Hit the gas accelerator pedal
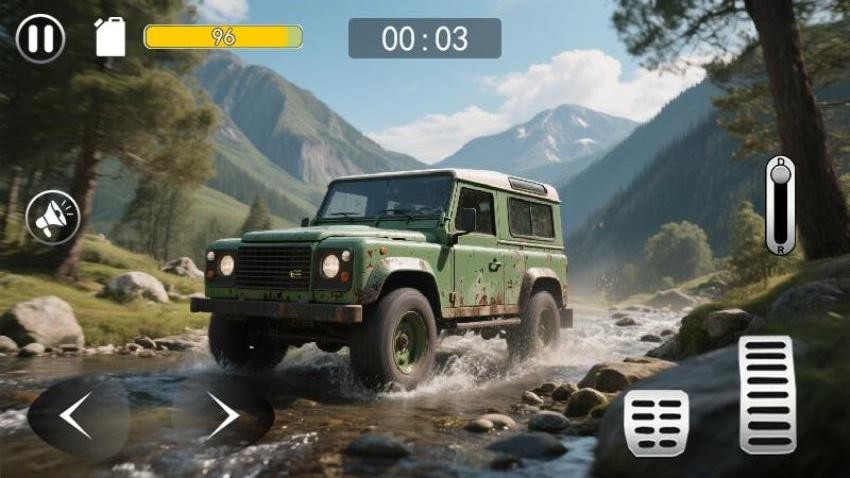Viewport: 850px width, 478px height. click(767, 394)
